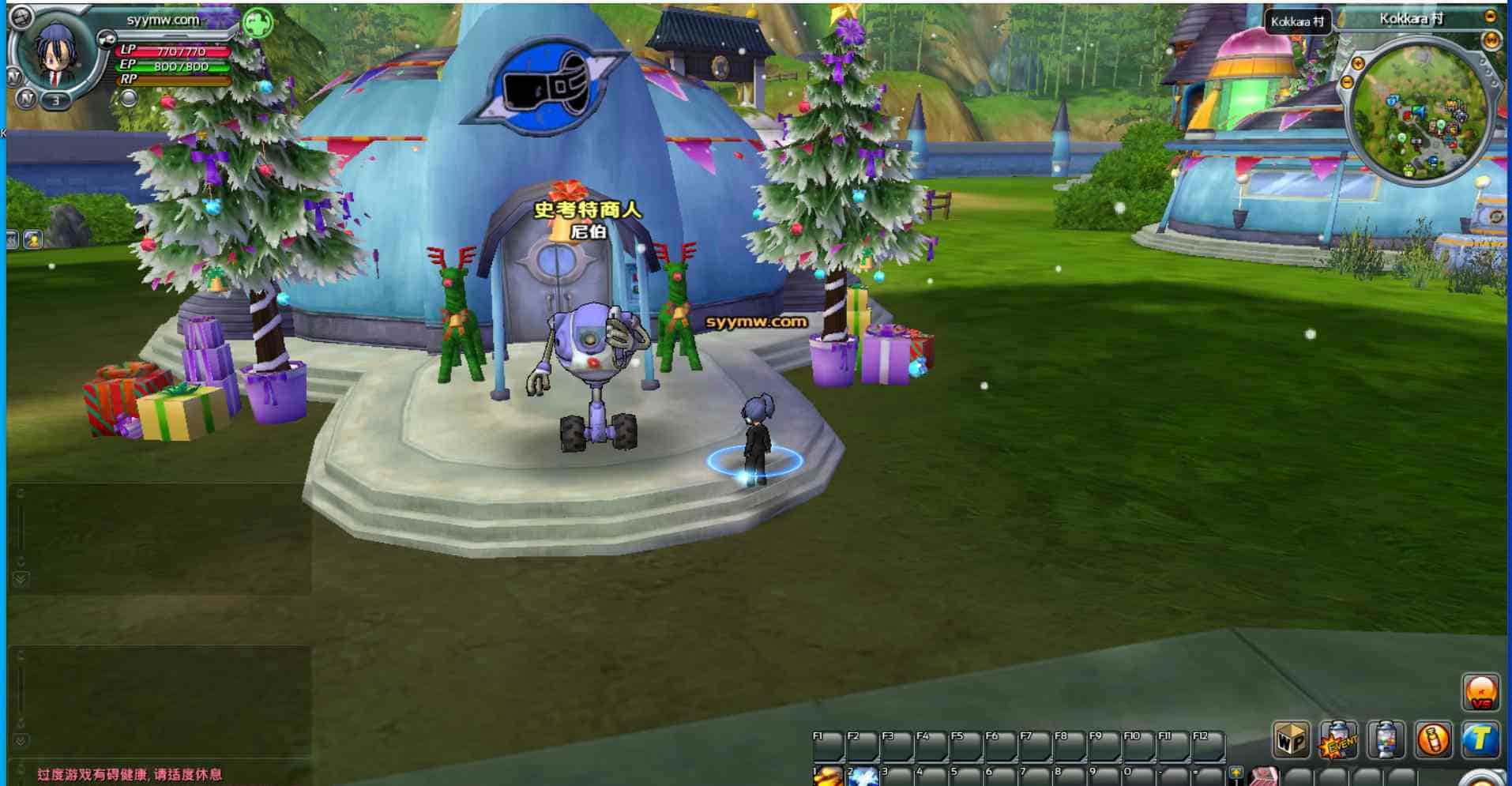Open the VS dragon ball icon
Viewport: 1512px width, 786px height.
pos(1480,692)
